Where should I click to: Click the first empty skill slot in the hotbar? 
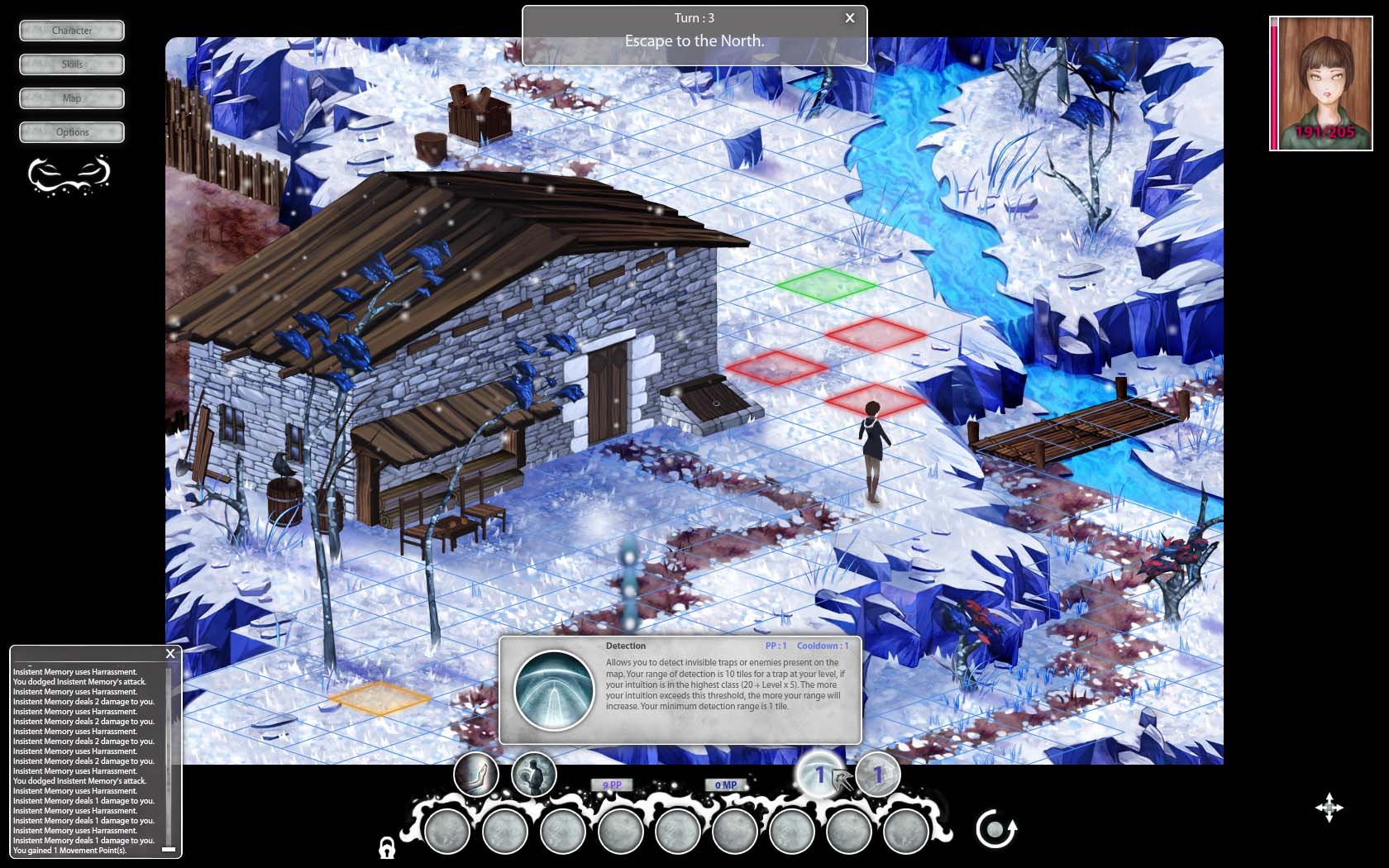pyautogui.click(x=449, y=831)
